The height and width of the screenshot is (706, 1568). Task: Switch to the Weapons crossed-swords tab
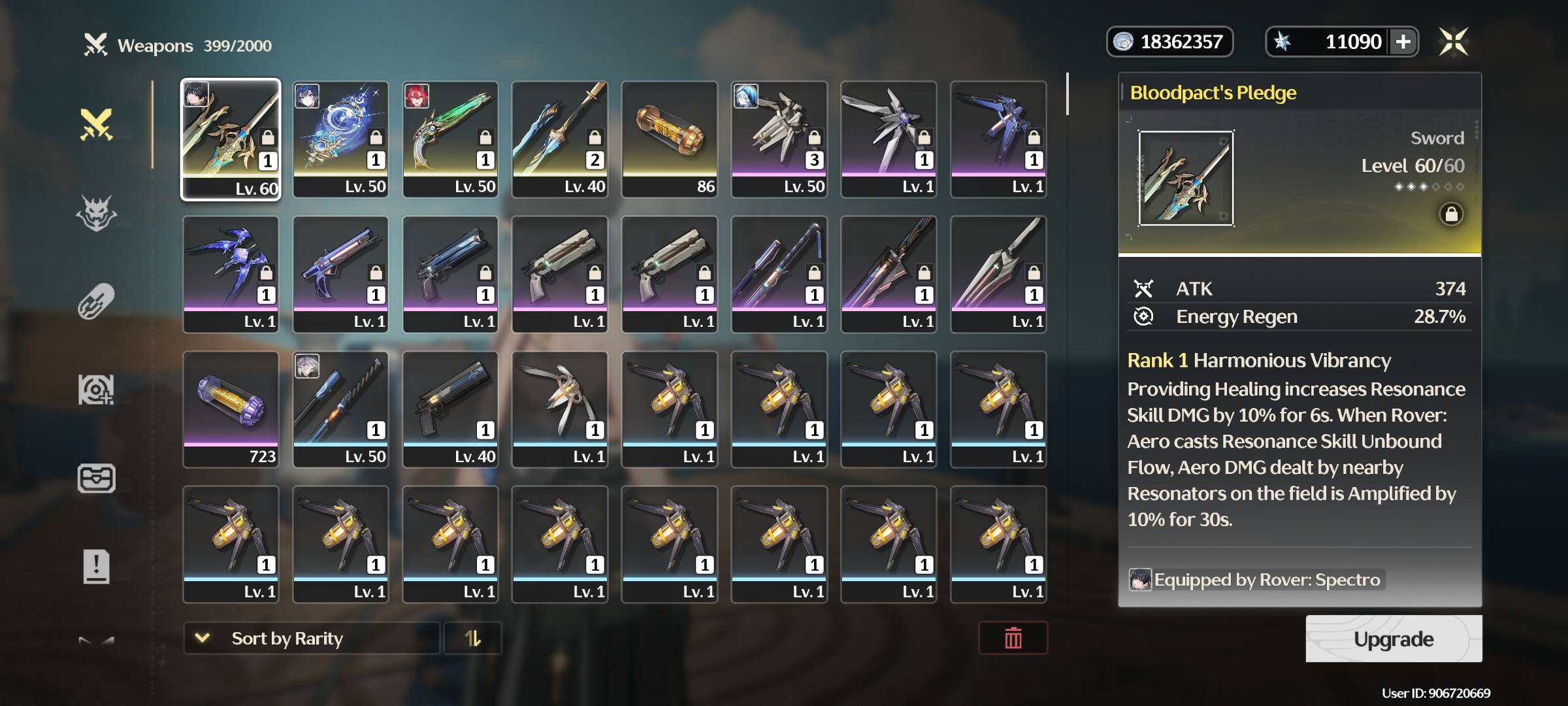coord(97,124)
